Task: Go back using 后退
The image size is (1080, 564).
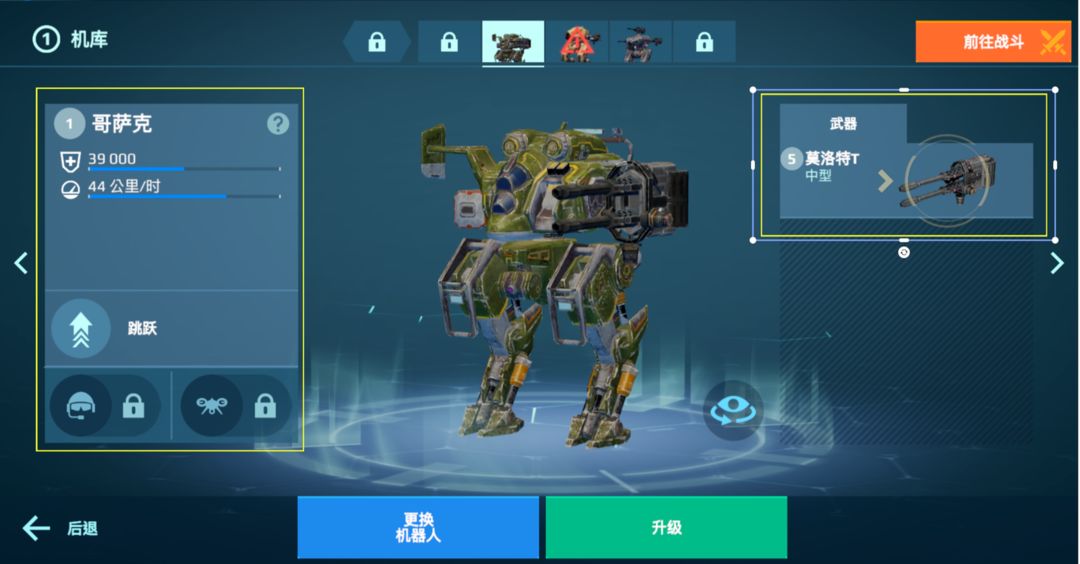Action: point(62,528)
